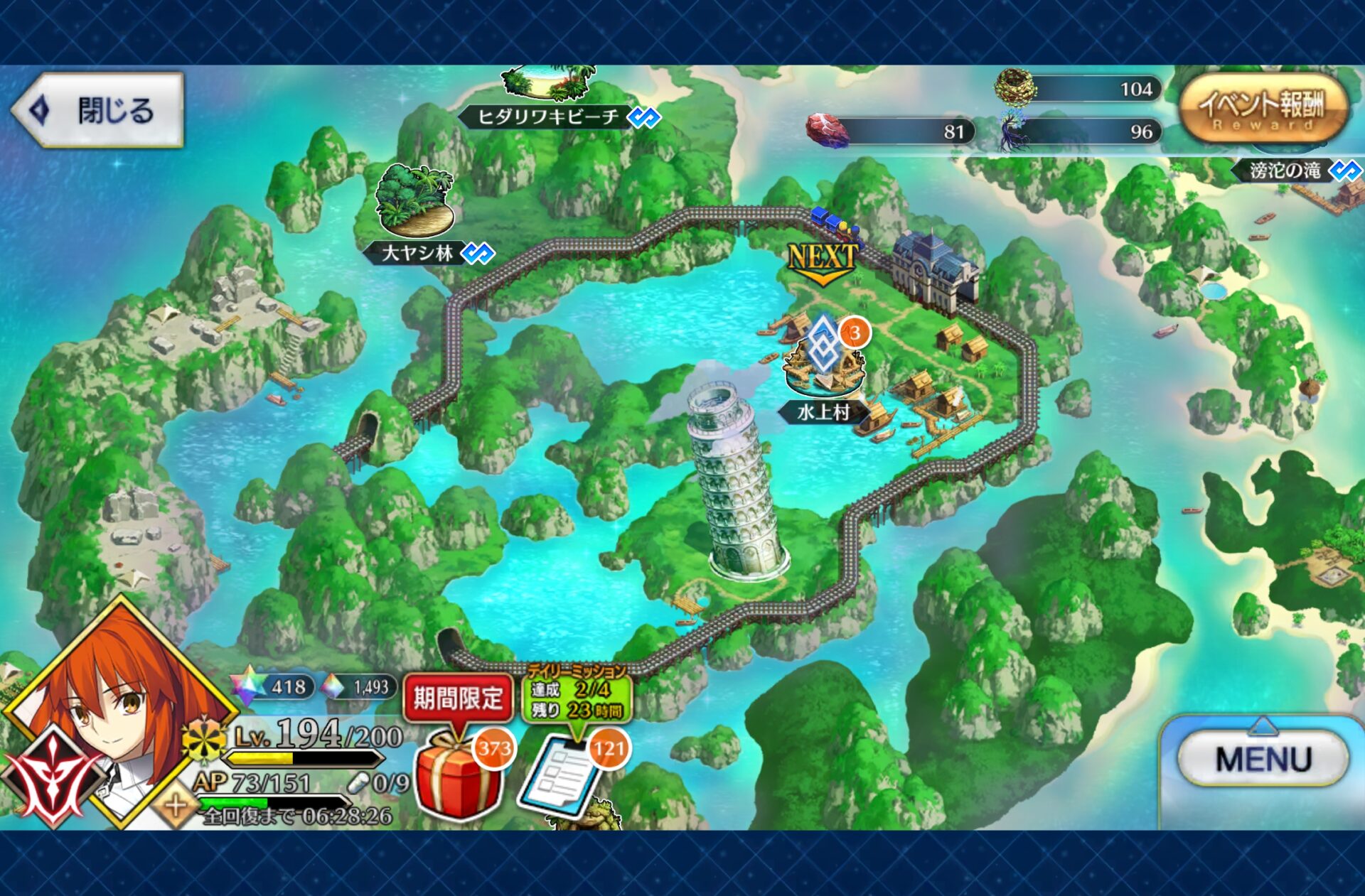View the 期間限定 limited-time banner
This screenshot has width=1365, height=896.
pyautogui.click(x=459, y=698)
